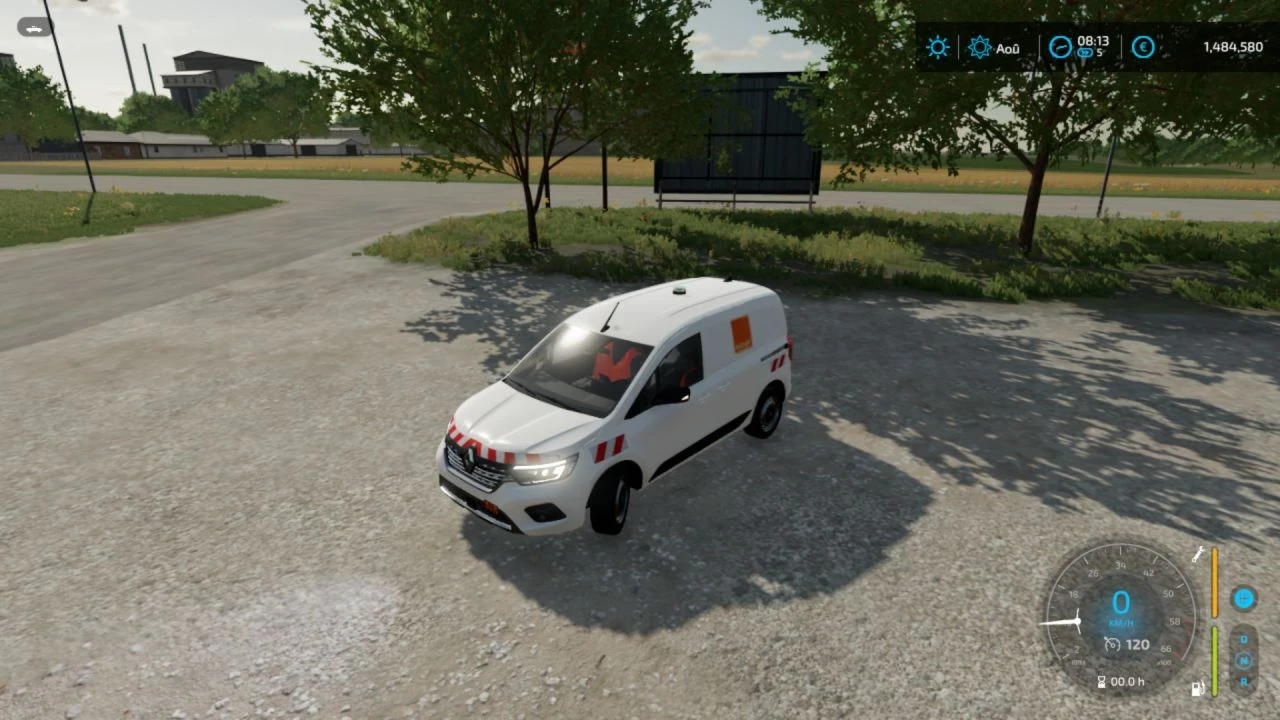Image resolution: width=1280 pixels, height=720 pixels.
Task: Click the current weather sun icon
Action: click(938, 46)
